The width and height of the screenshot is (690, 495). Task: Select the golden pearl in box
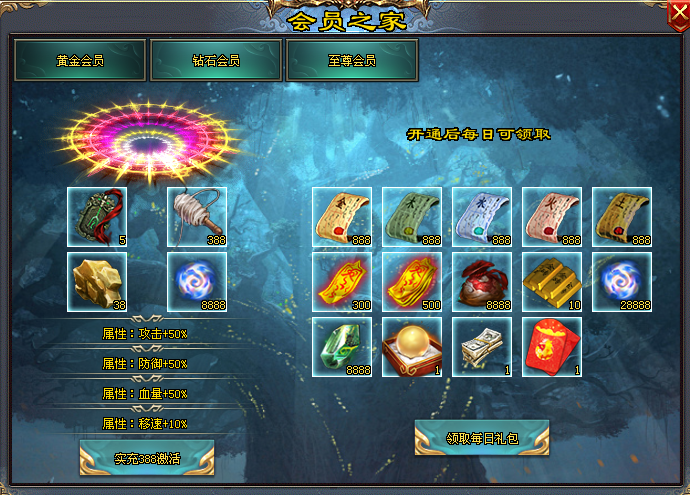412,347
